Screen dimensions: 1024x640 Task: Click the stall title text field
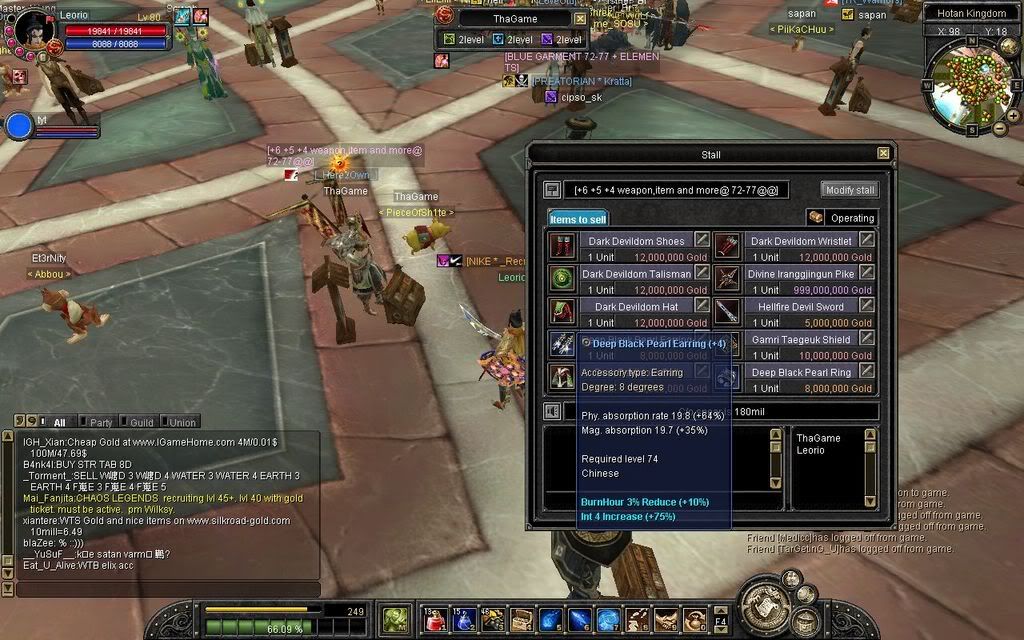(x=676, y=189)
